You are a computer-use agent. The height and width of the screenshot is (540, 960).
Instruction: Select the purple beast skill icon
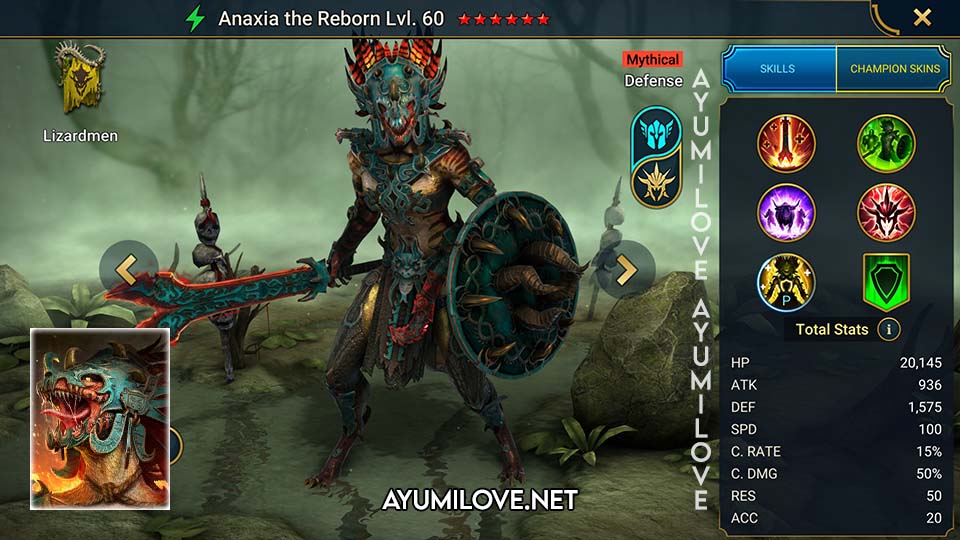(x=786, y=213)
